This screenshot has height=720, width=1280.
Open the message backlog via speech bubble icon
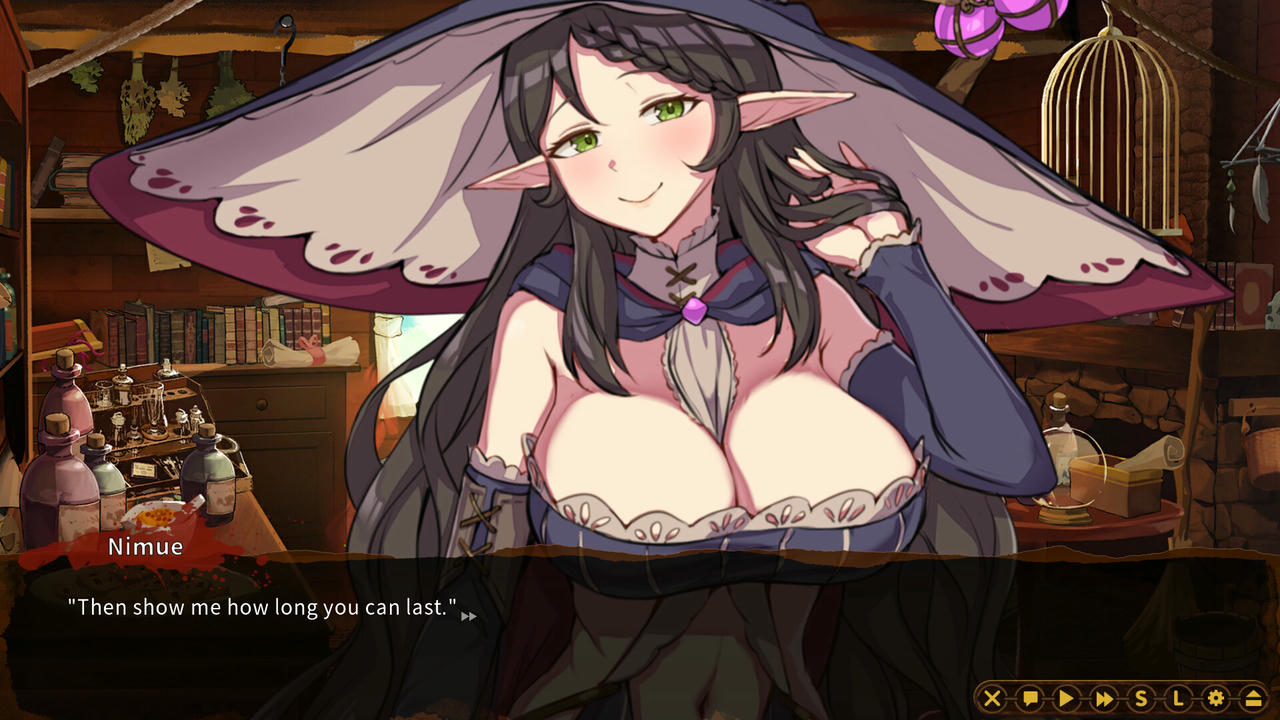(1030, 698)
